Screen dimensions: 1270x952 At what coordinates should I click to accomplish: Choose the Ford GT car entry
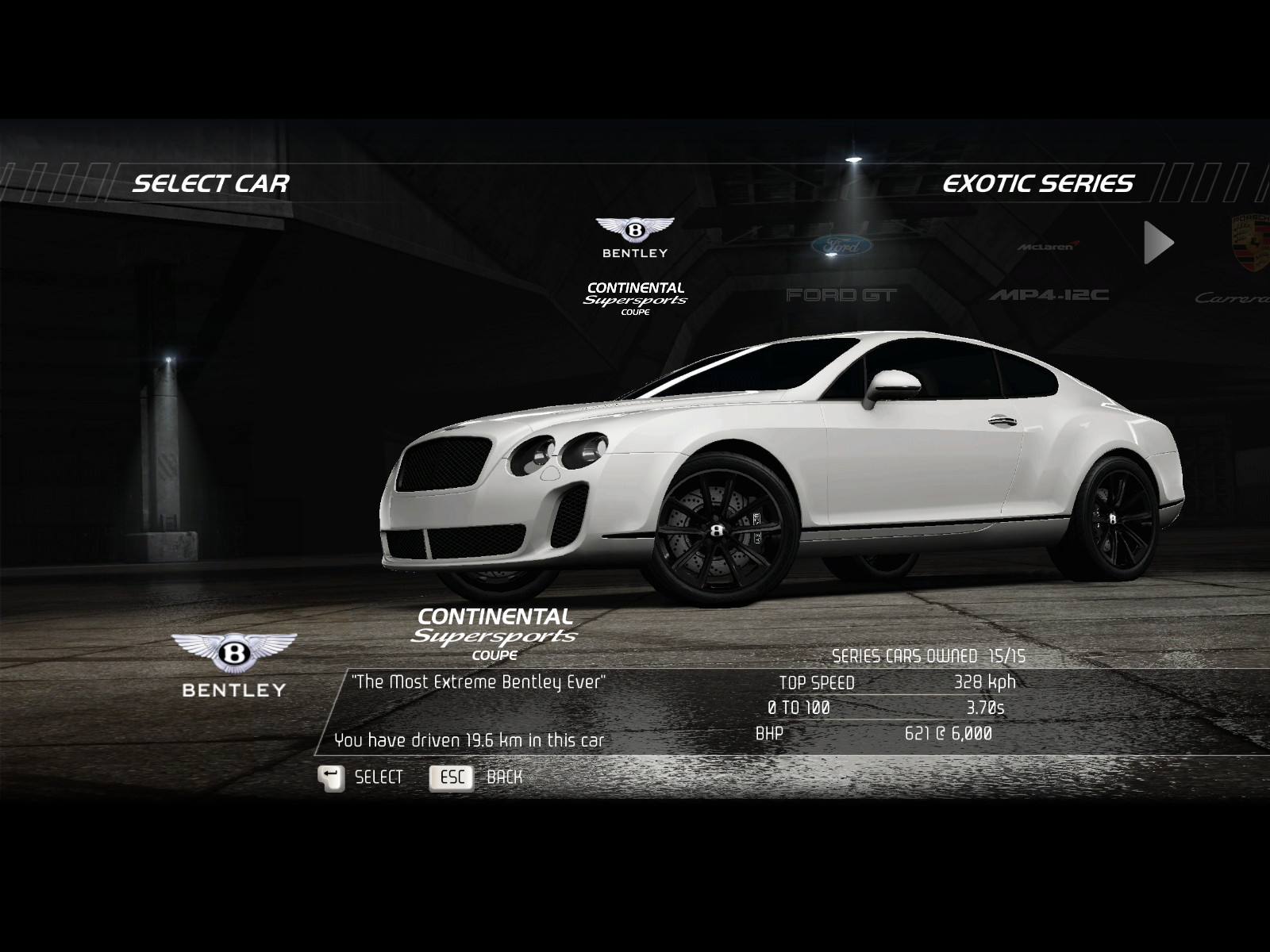coord(841,268)
